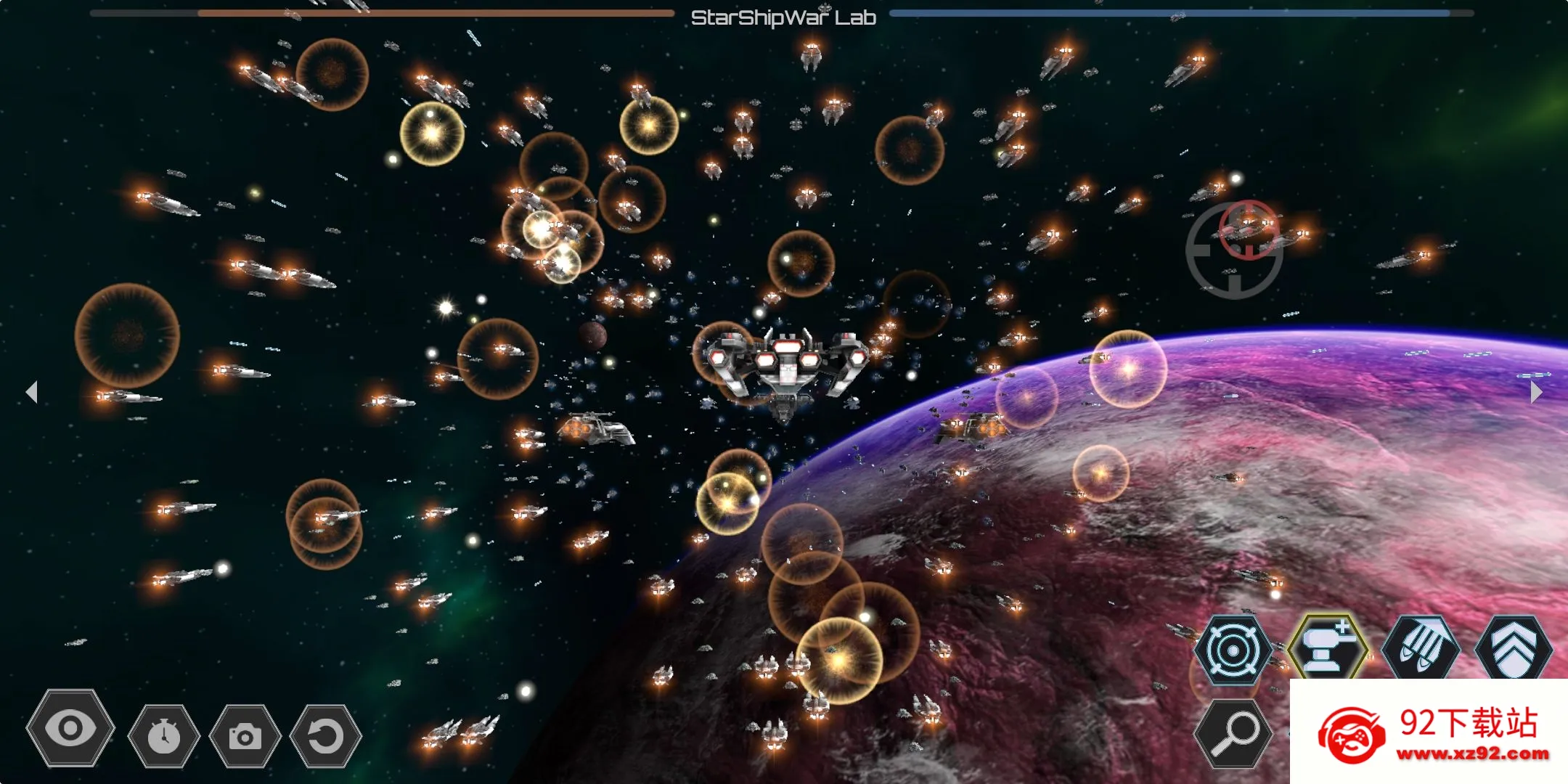This screenshot has width=1568, height=784.
Task: Fire the missile salvo ability
Action: coord(1421,648)
